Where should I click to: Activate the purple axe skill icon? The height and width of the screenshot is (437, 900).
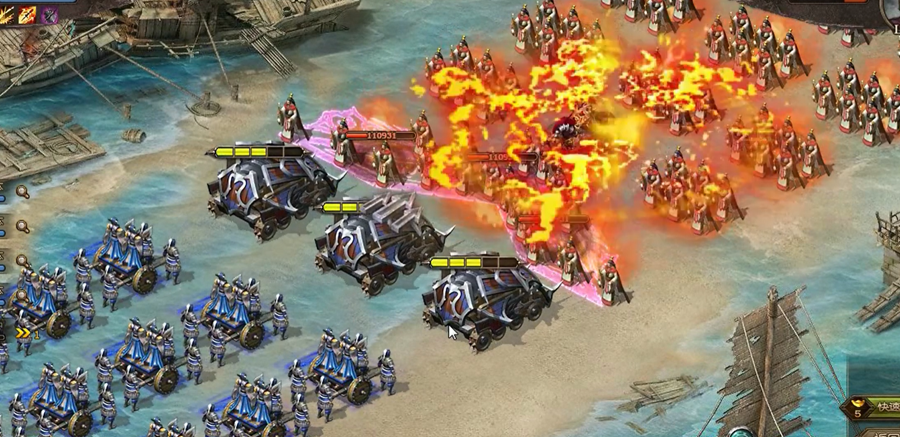(50, 14)
